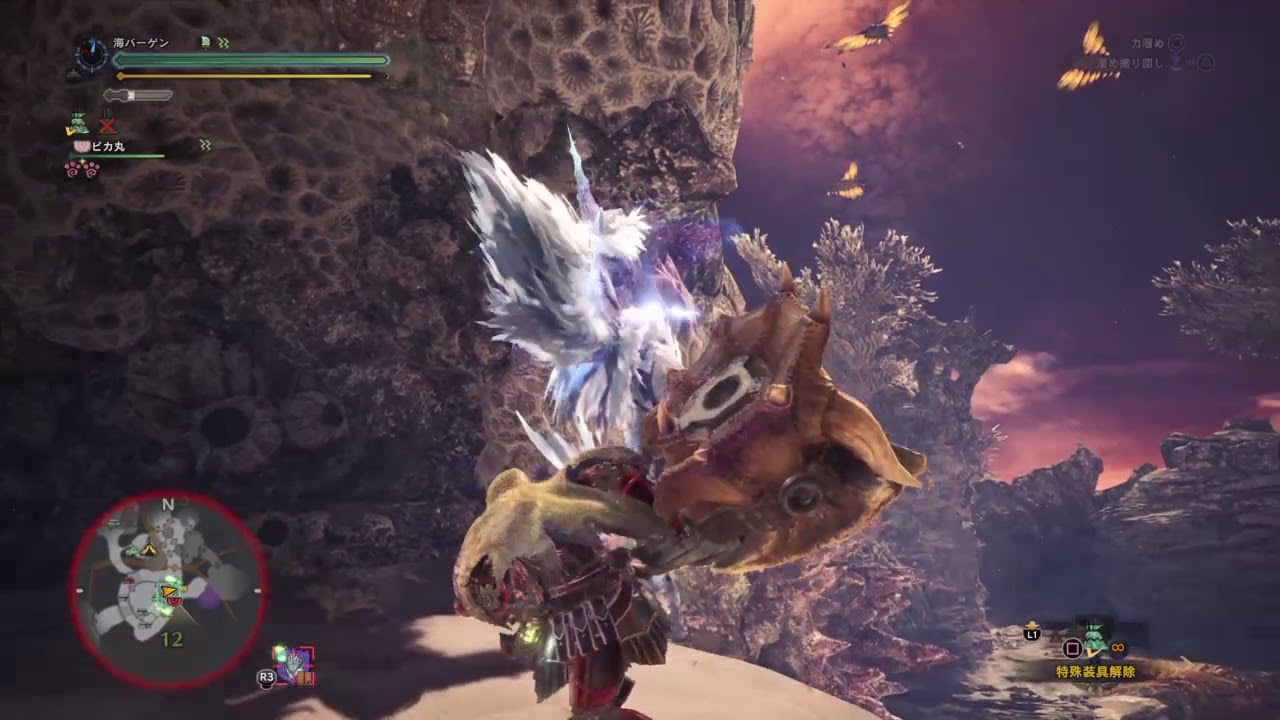
Task: Select the equipped green mantle status icon
Action: [x=77, y=125]
